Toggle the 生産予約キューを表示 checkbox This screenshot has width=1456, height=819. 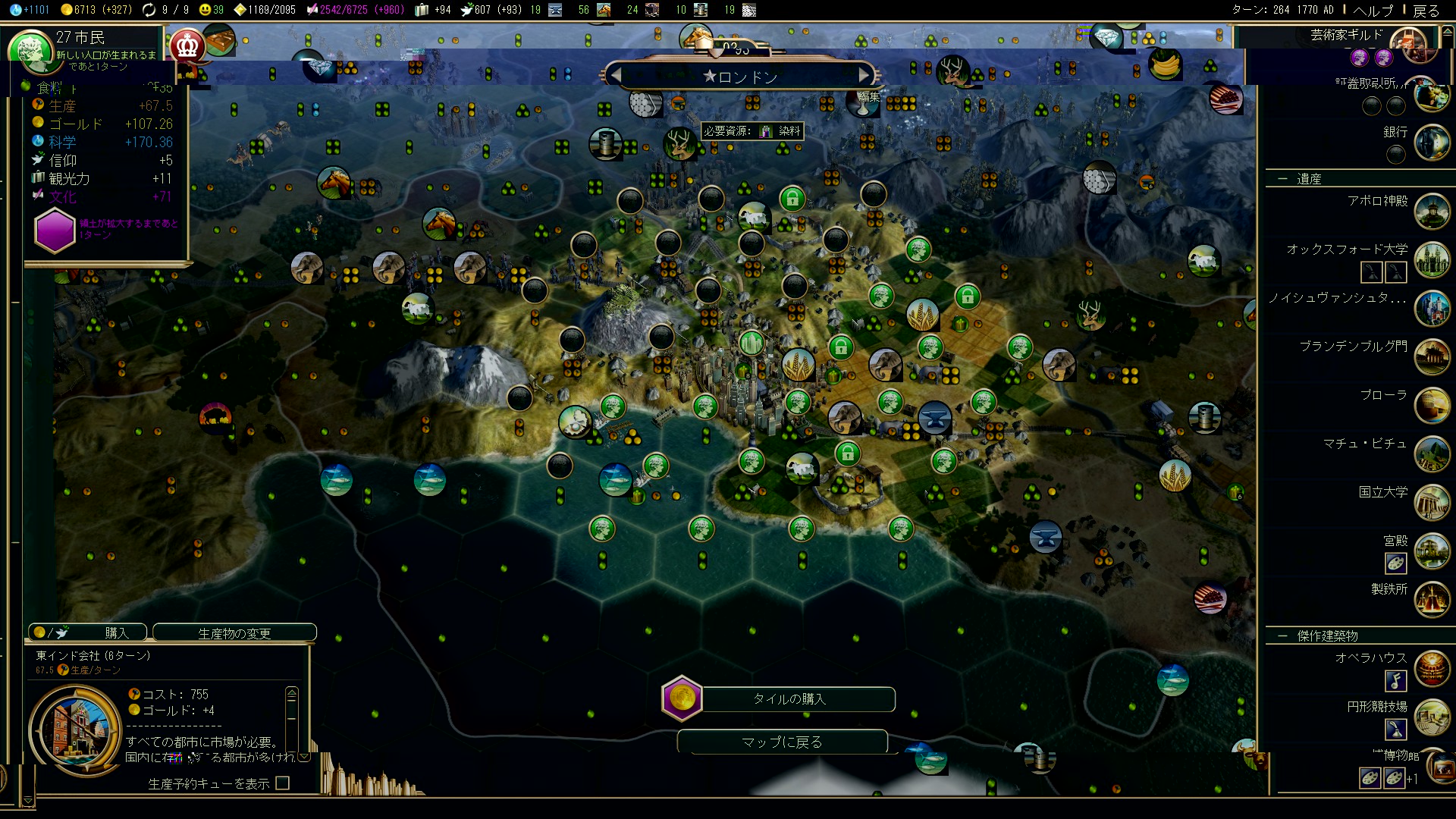[283, 783]
